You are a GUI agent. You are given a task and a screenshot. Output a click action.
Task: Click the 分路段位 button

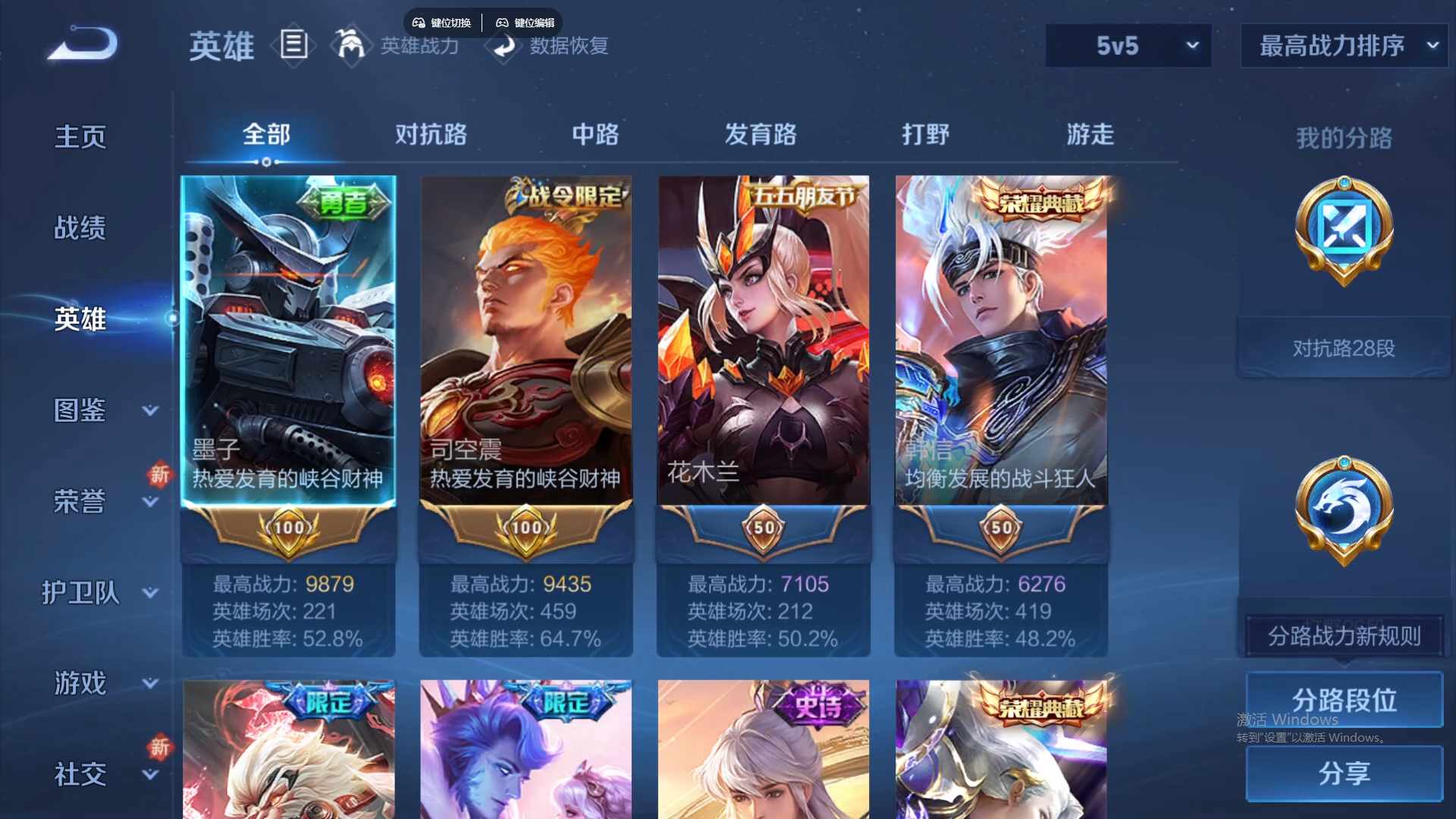tap(1343, 699)
